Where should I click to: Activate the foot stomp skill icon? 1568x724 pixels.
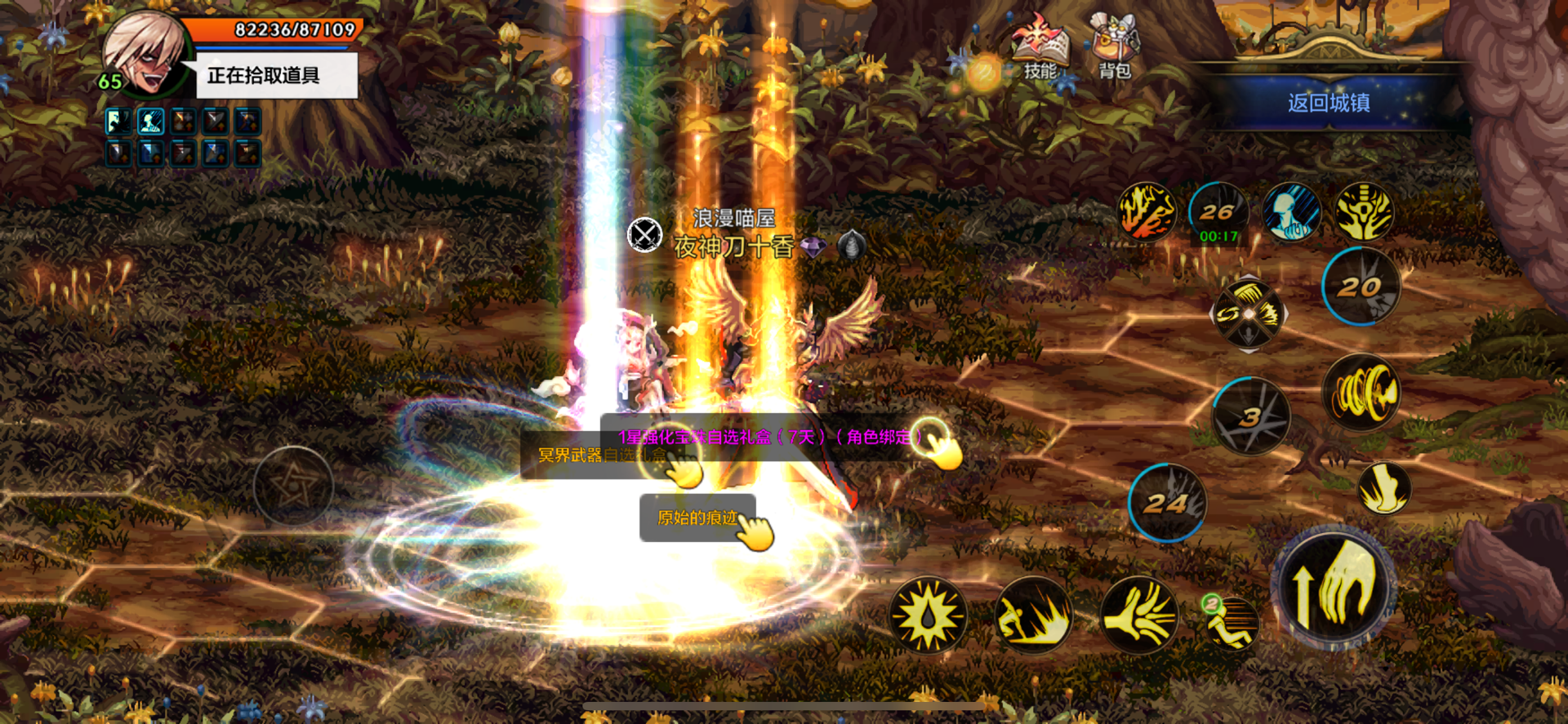click(1383, 487)
